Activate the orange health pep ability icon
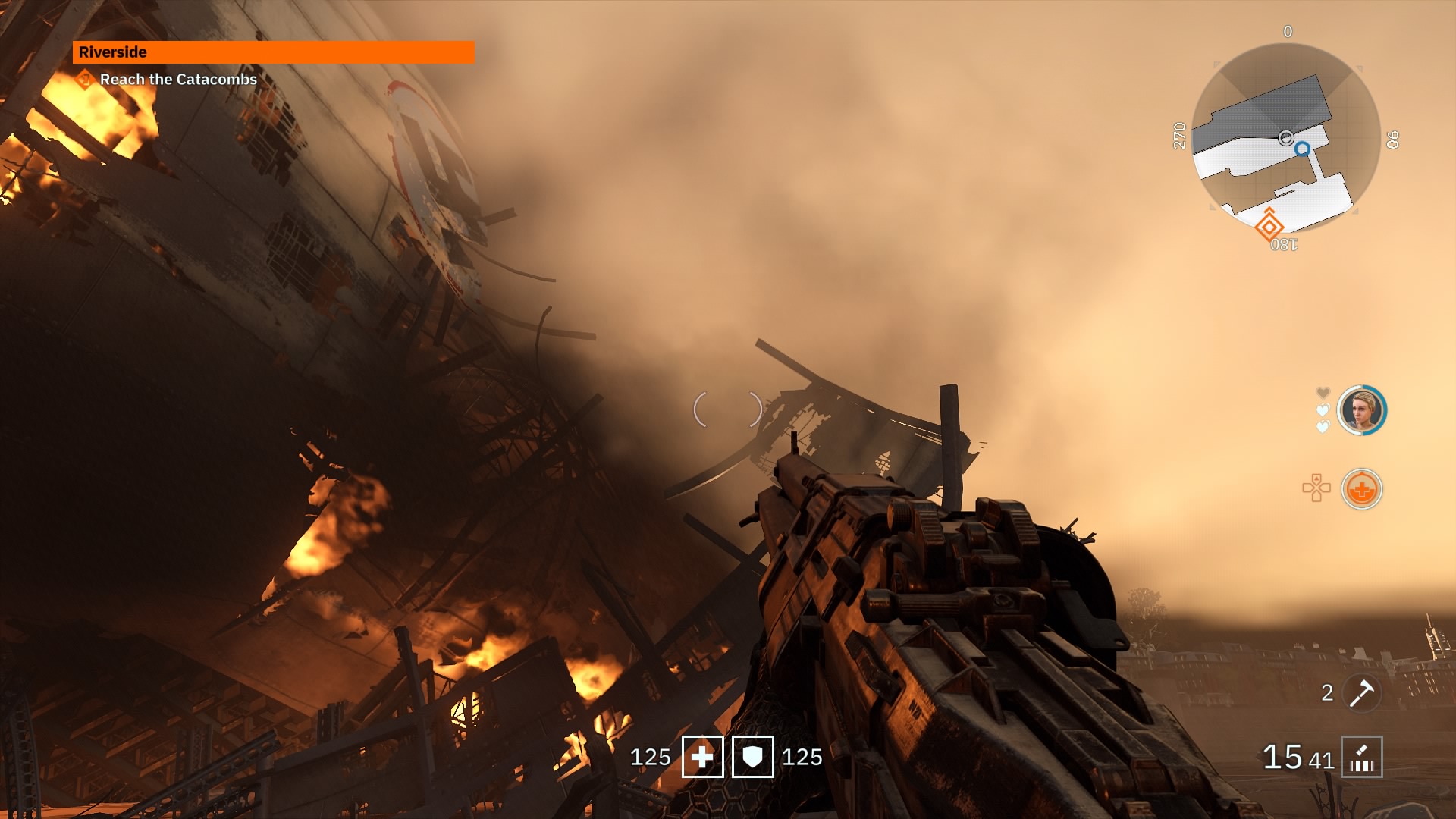Image resolution: width=1456 pixels, height=819 pixels. 1361,489
